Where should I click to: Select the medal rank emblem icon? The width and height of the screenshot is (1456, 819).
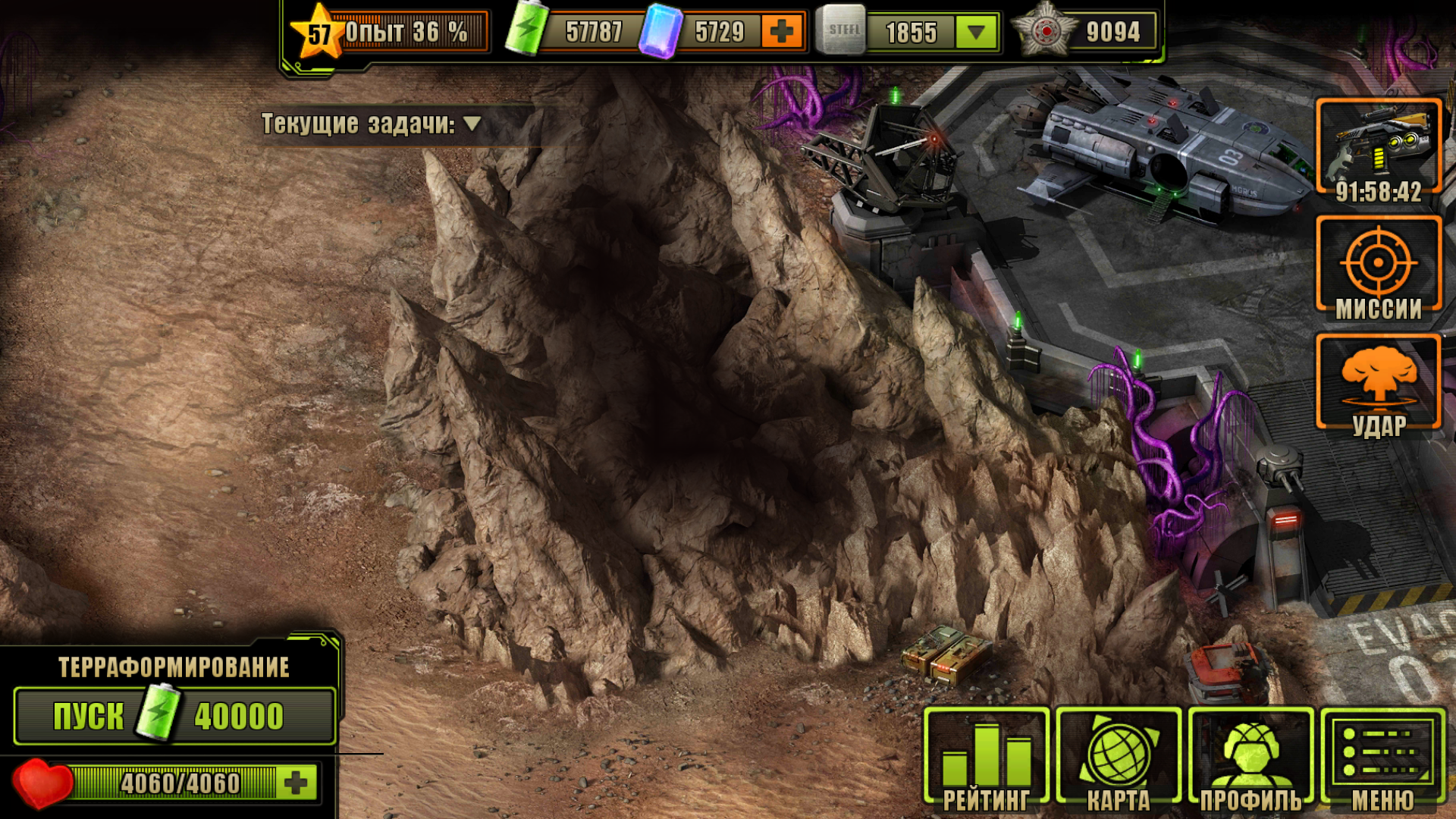point(1046,32)
